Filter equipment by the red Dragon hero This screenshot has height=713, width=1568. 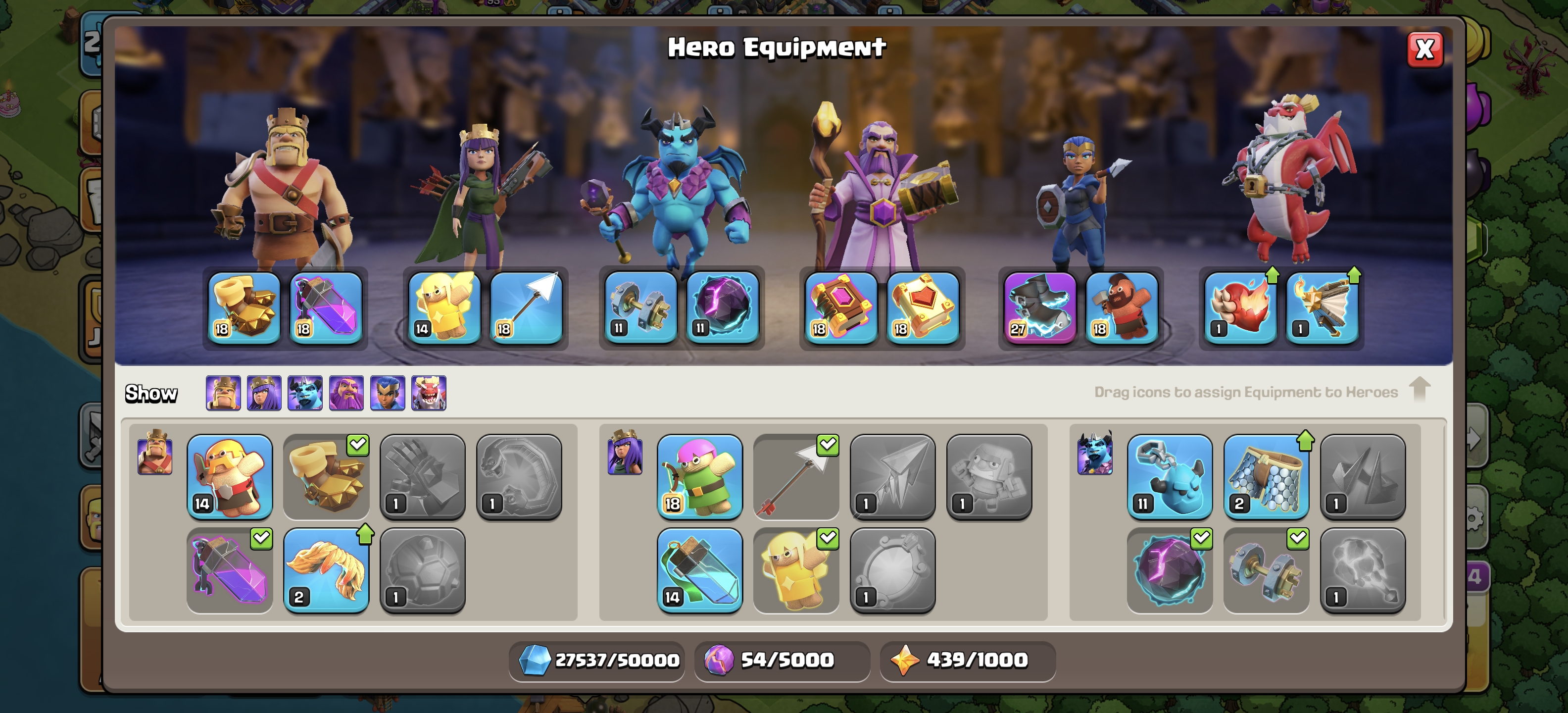pyautogui.click(x=429, y=393)
